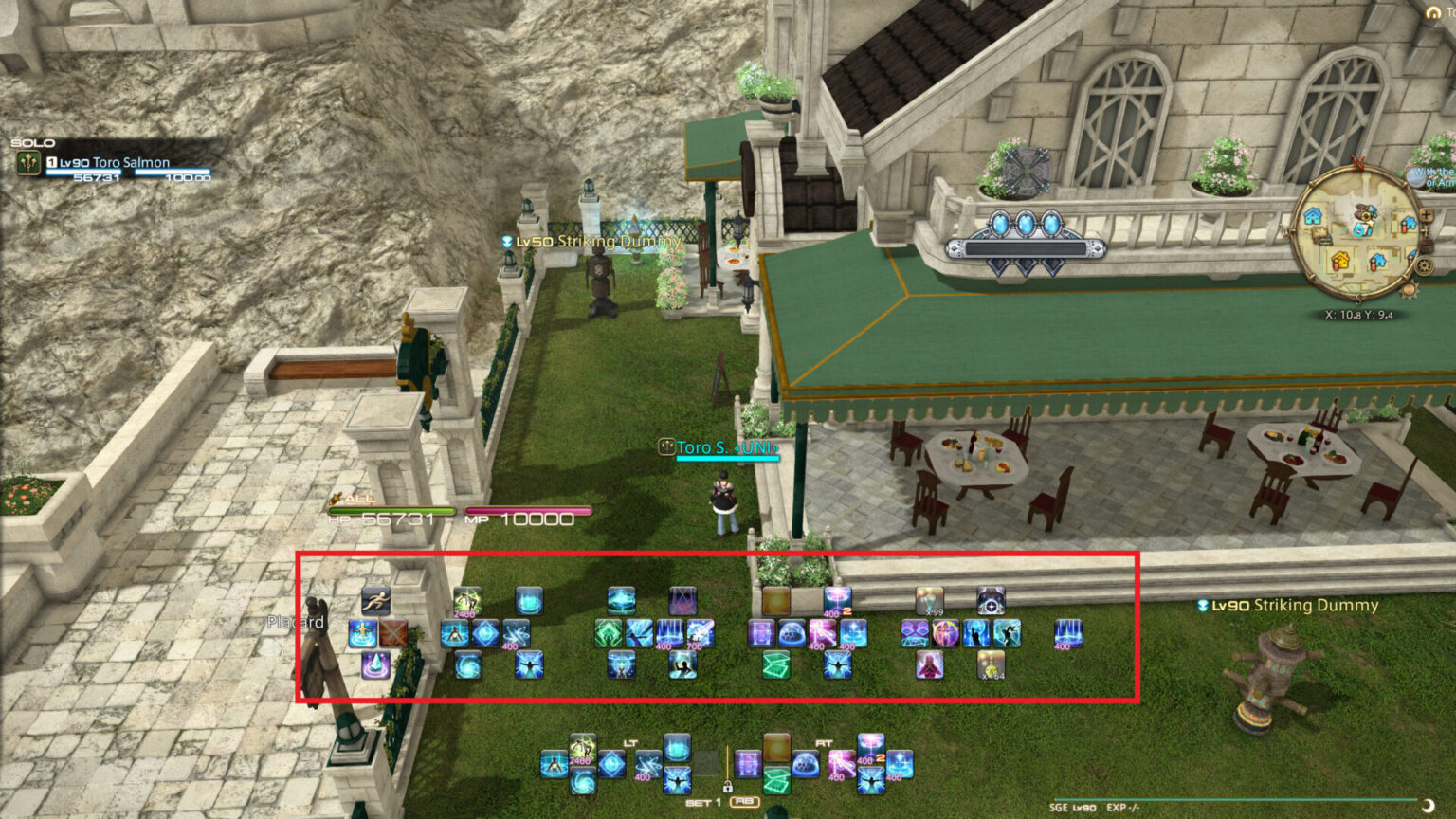Image resolution: width=1456 pixels, height=819 pixels.
Task: Open minimap settings via the gear icon
Action: pos(1423,263)
